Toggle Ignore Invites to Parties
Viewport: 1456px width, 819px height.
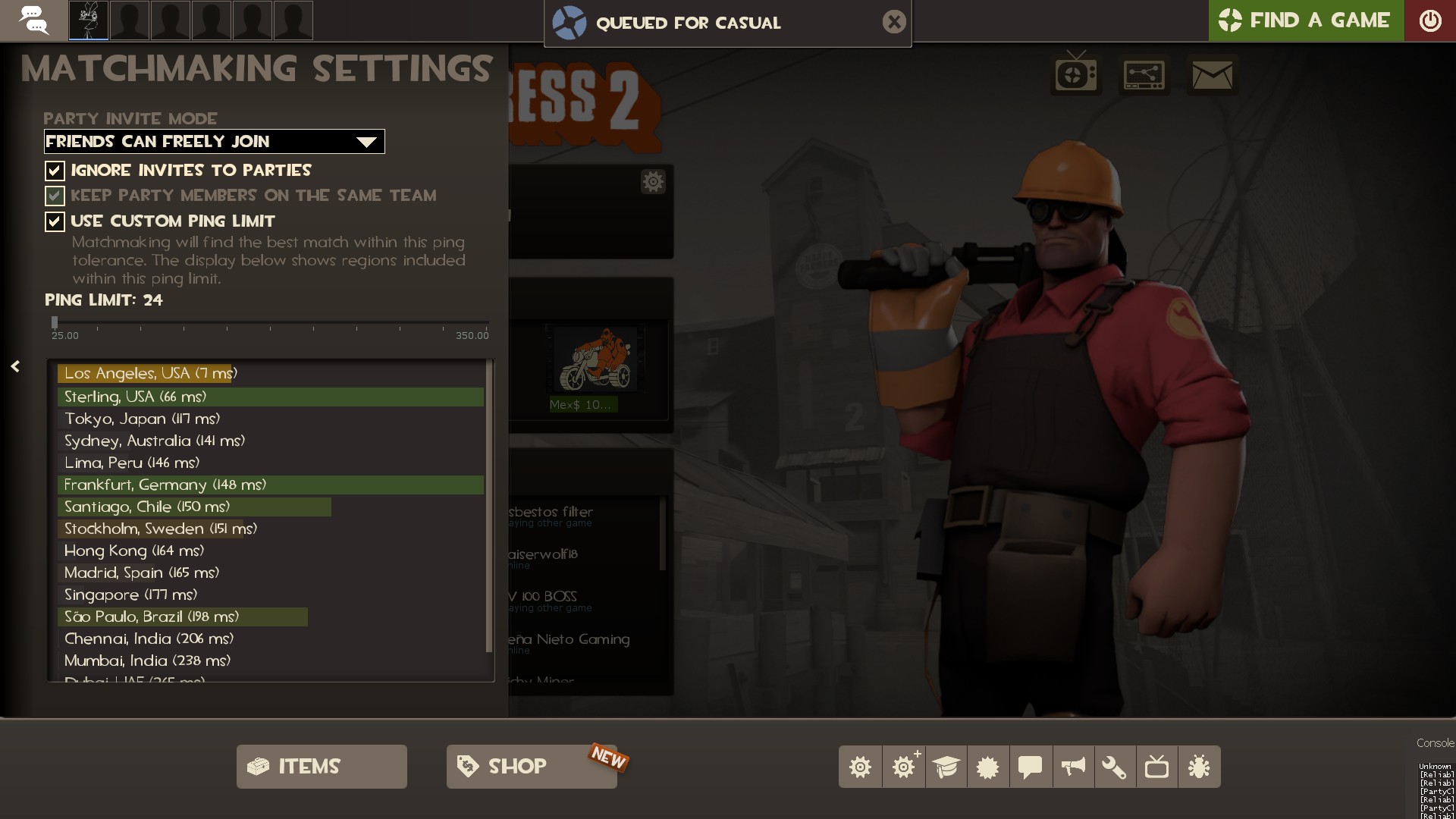click(x=55, y=171)
